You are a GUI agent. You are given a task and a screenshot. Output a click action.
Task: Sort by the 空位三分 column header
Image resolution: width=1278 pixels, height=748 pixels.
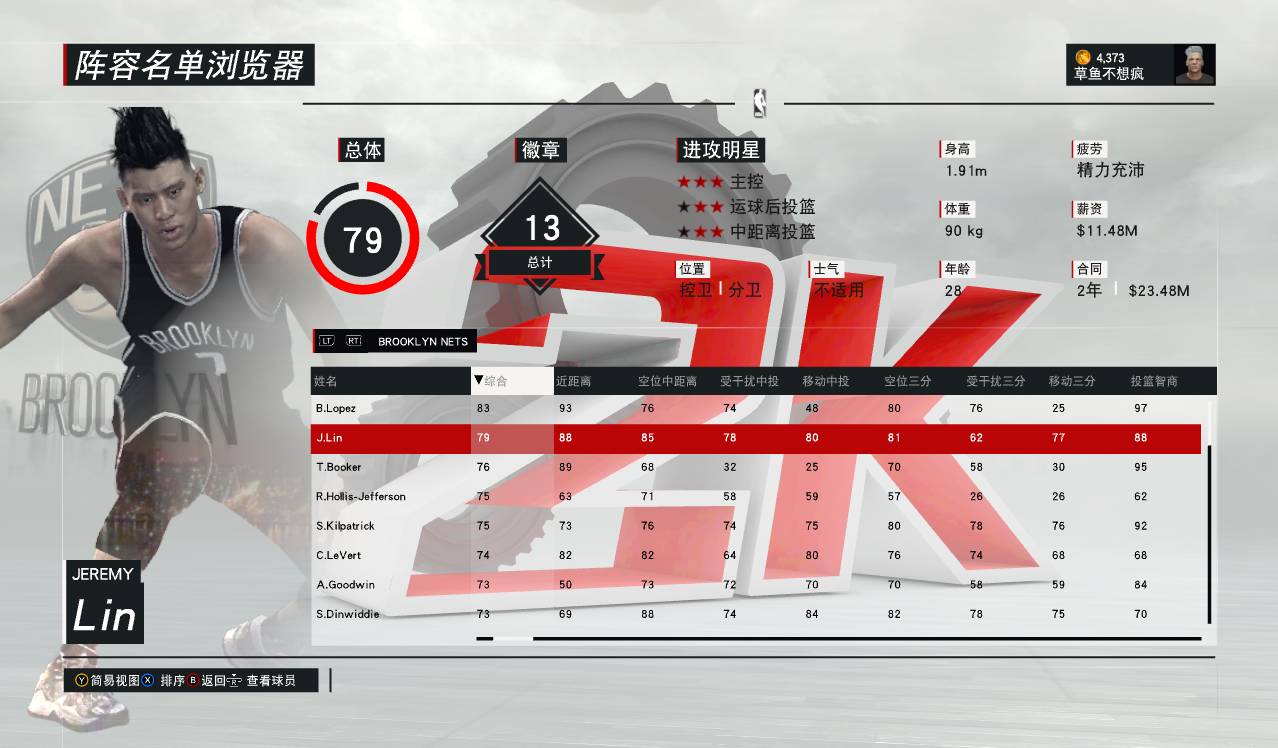click(907, 381)
